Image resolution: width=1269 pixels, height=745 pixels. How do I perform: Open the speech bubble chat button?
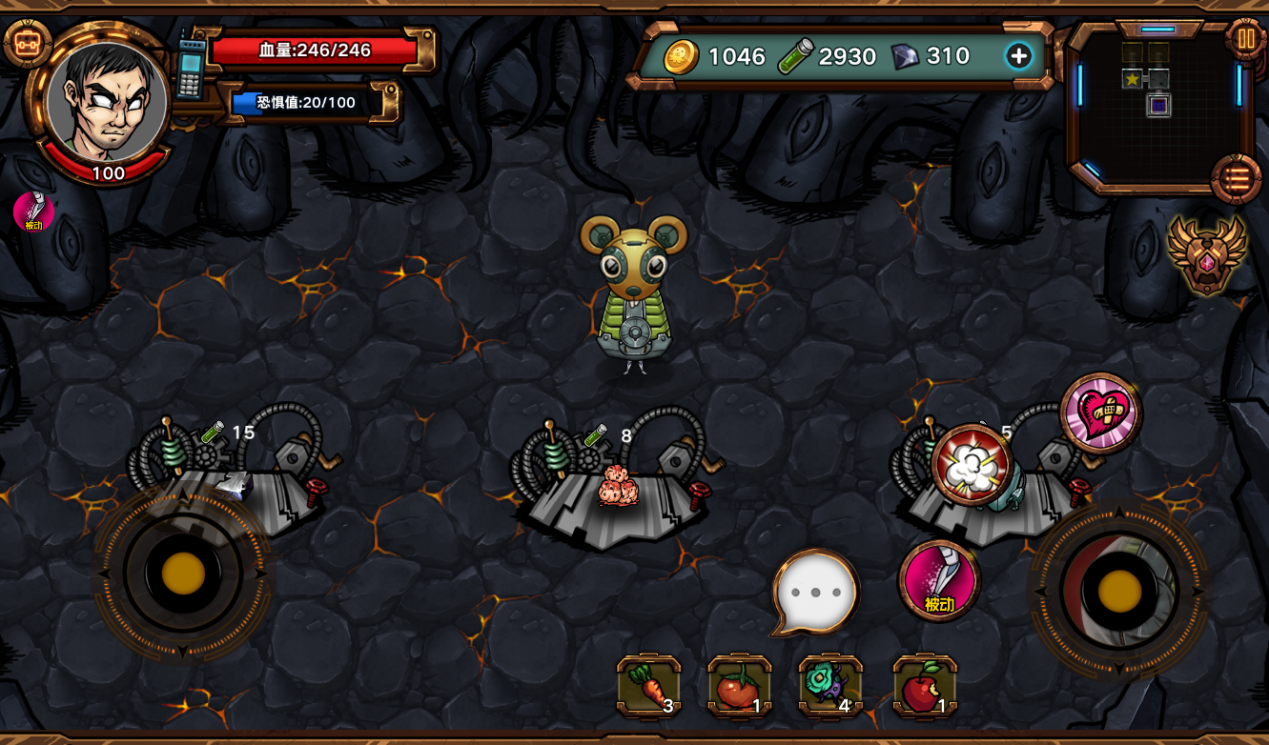tap(816, 592)
